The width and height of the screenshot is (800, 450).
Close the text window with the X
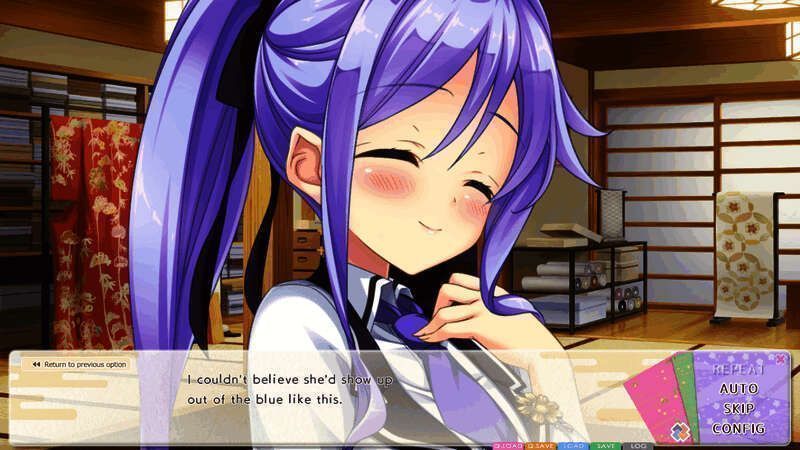(x=781, y=359)
